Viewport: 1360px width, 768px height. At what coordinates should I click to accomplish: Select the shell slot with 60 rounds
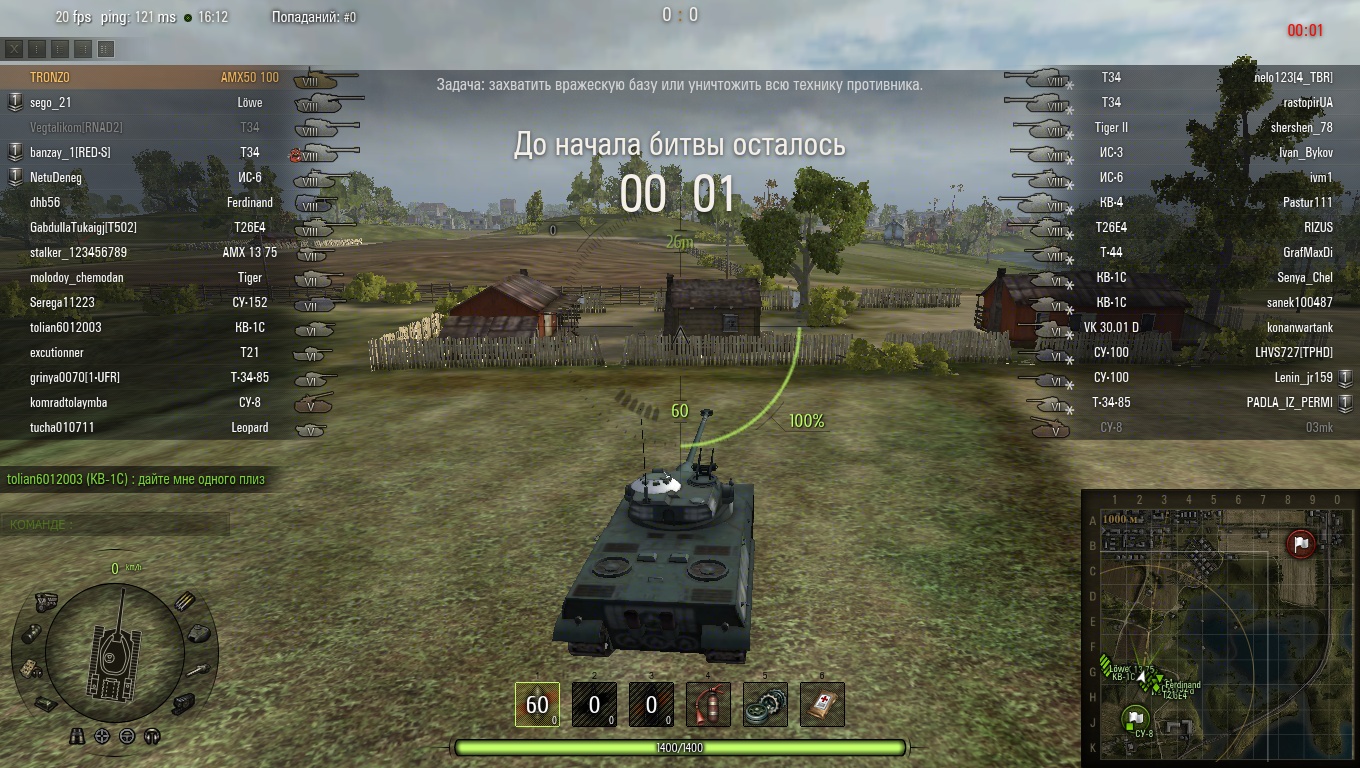point(537,704)
